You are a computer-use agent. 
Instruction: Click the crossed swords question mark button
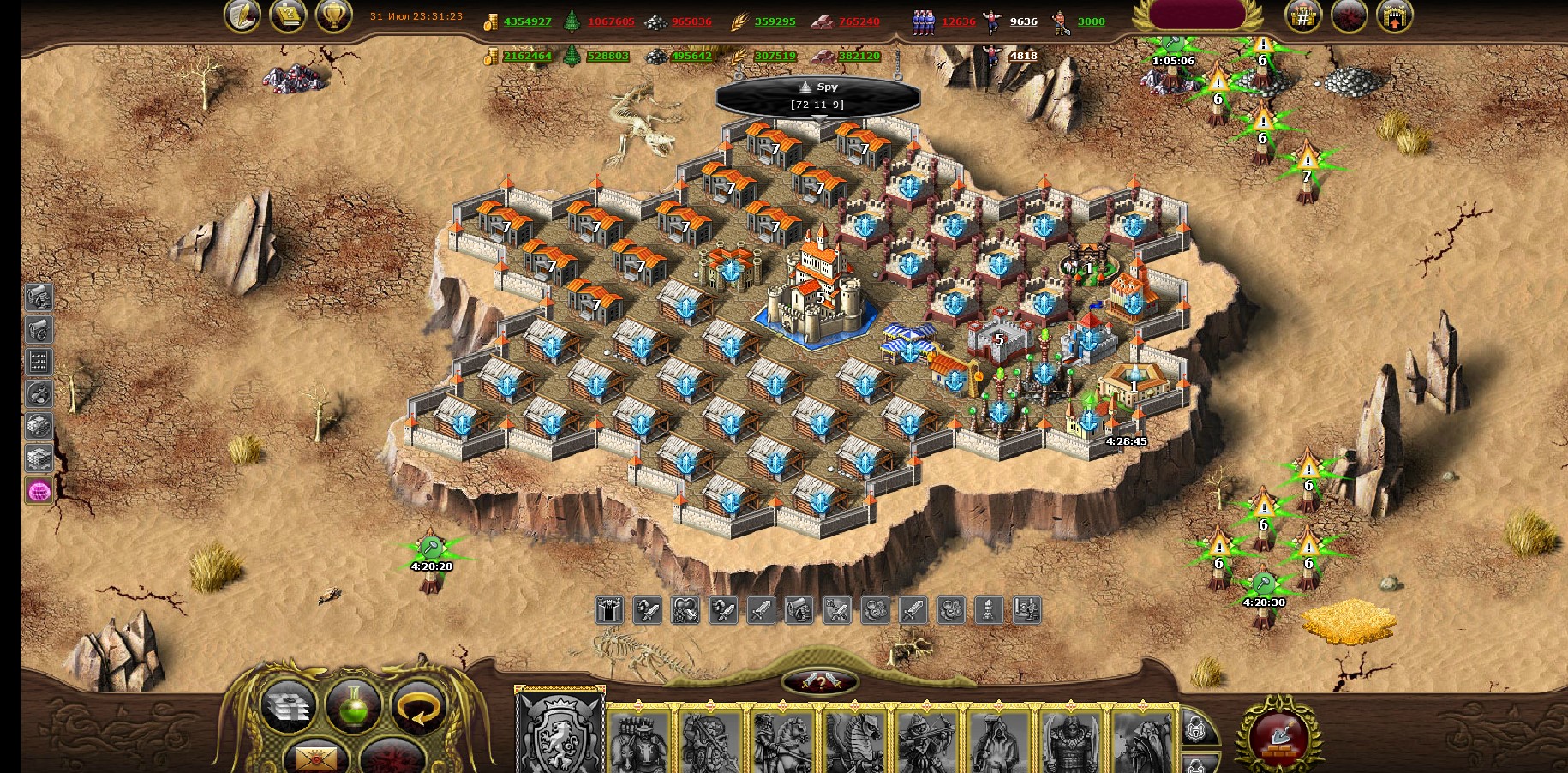coord(820,682)
